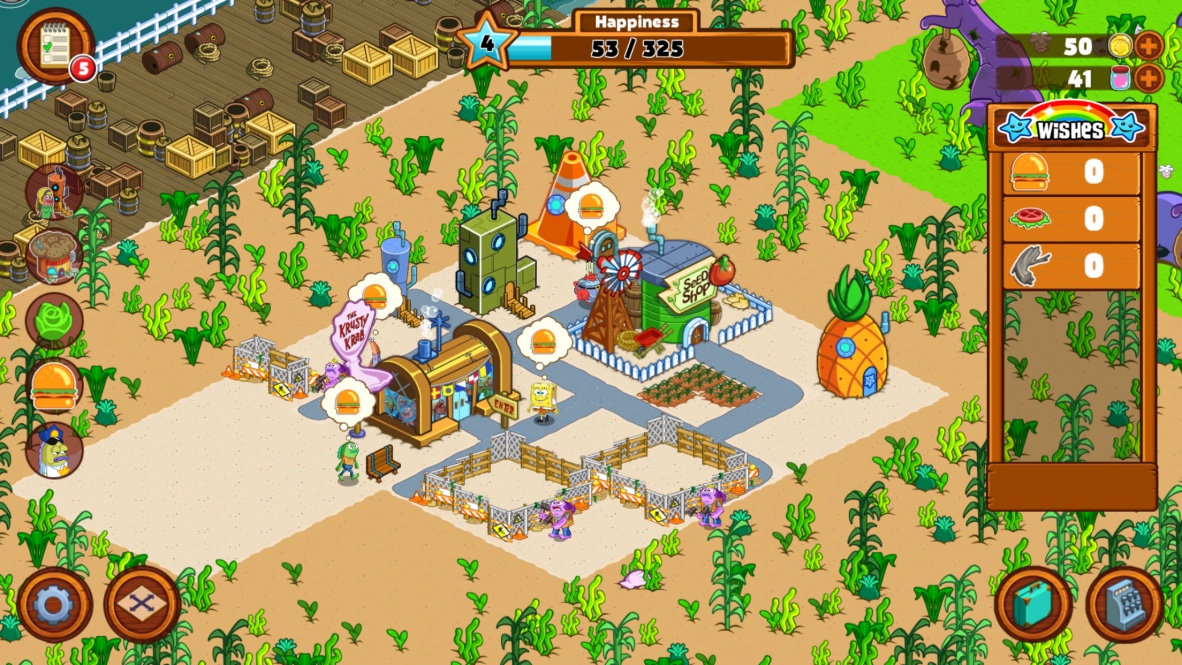
Task: Select the Krabby Patty wish row
Action: point(1071,173)
